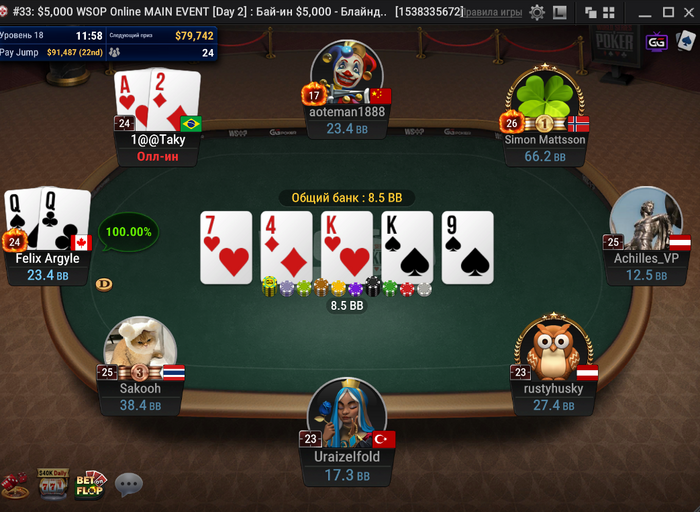Open the spade card icon

685,42
